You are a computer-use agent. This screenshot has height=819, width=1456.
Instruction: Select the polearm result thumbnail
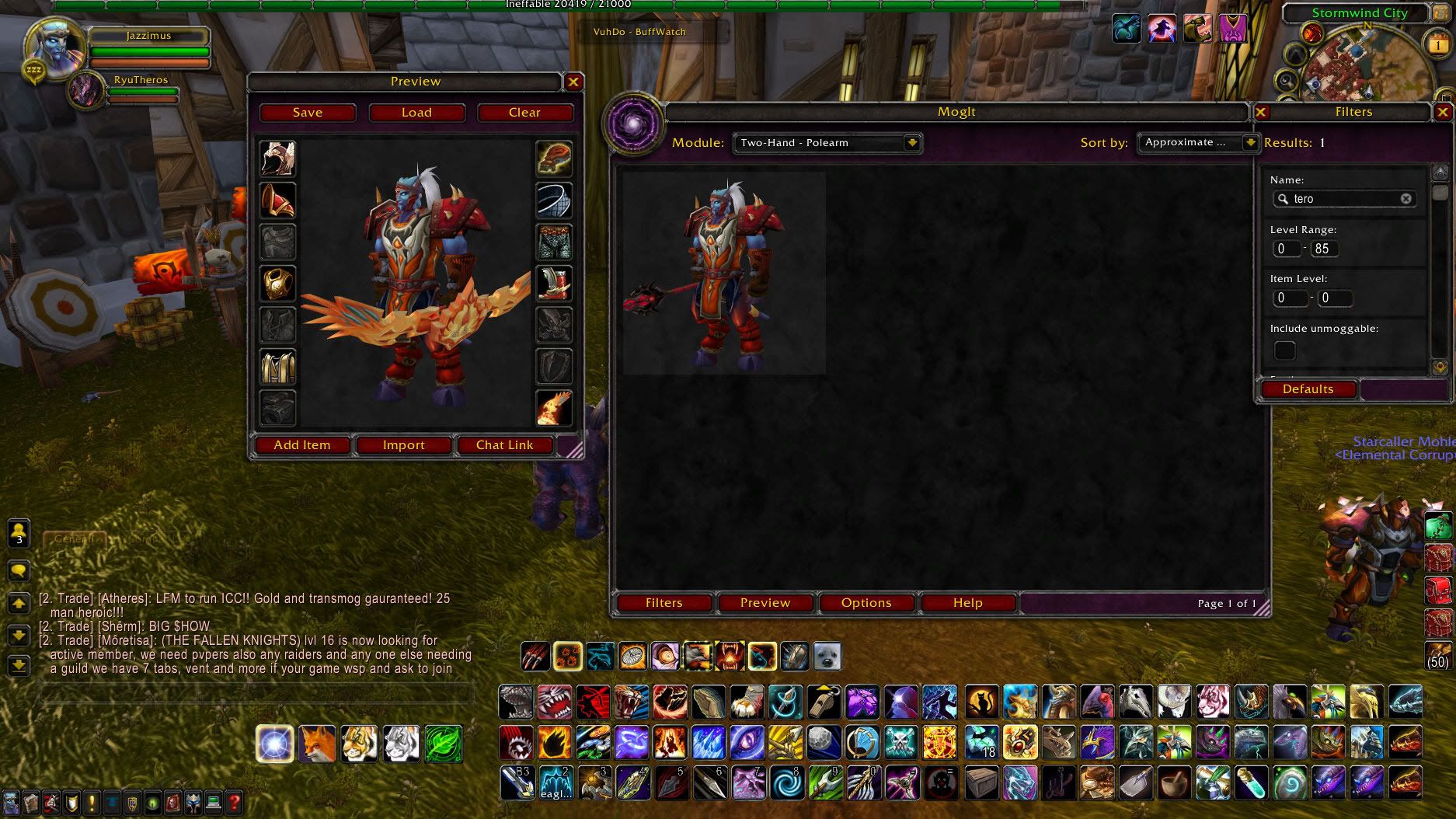coord(724,274)
